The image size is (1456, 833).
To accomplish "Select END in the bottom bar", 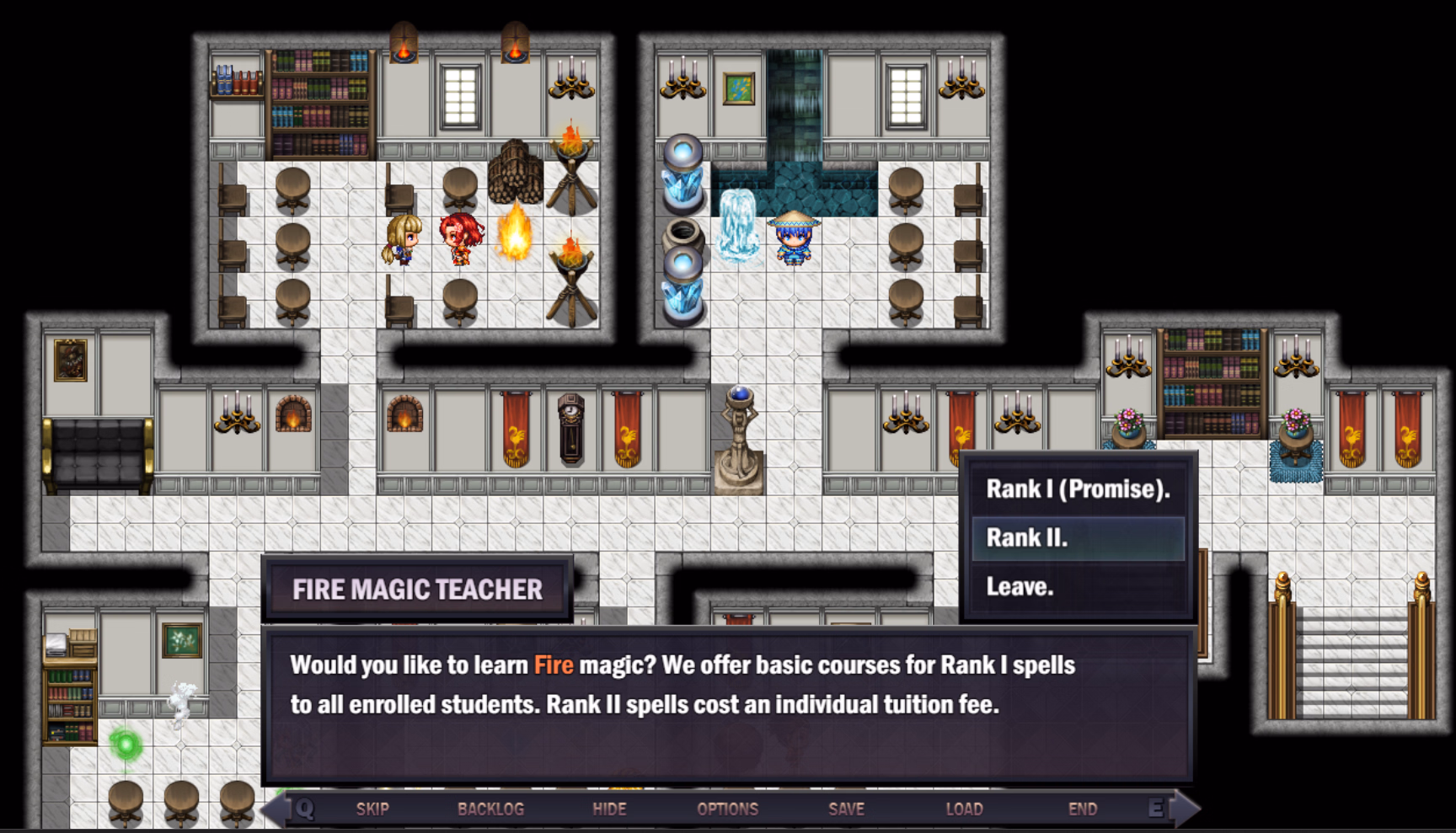I will click(x=1083, y=809).
